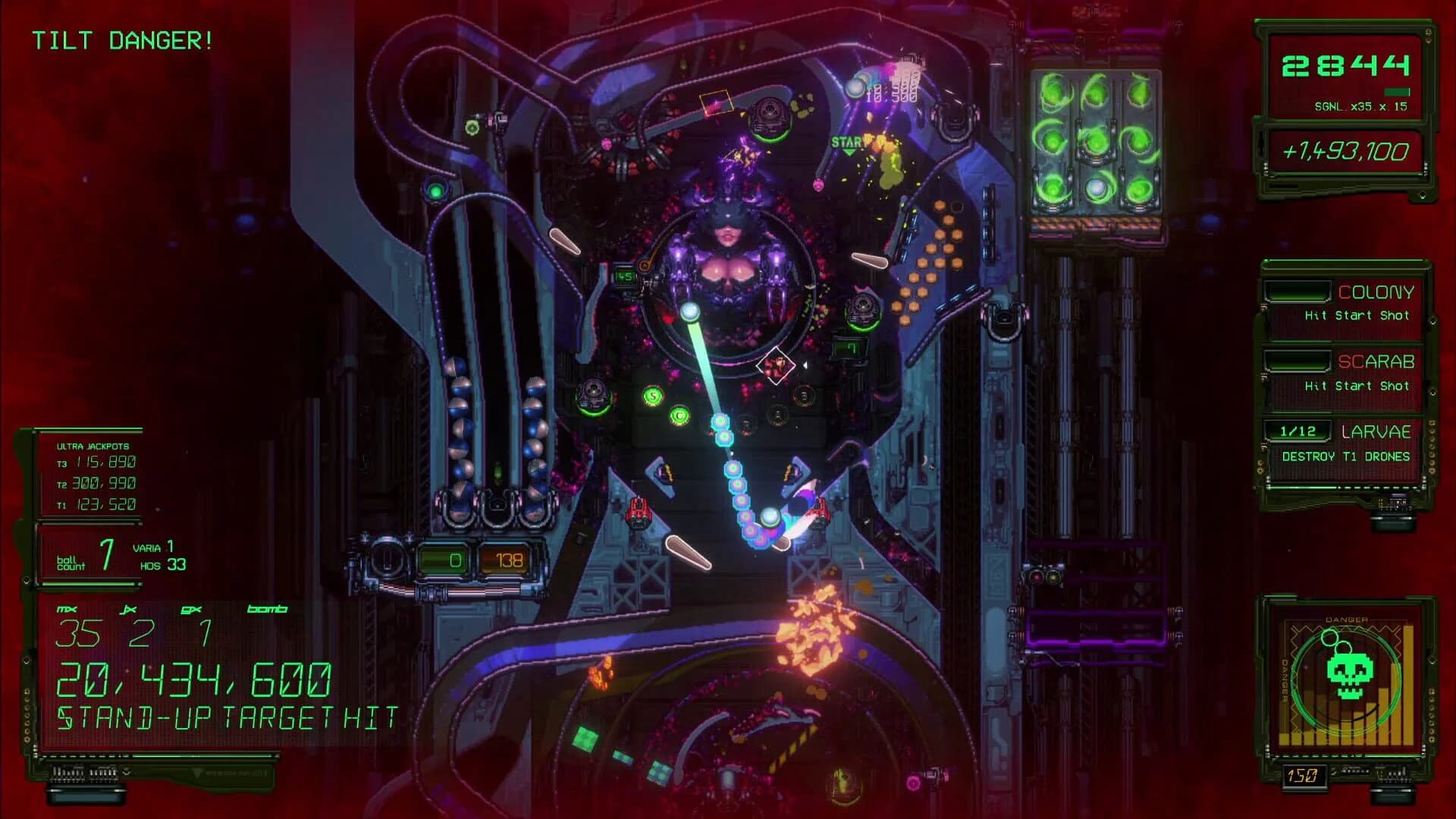Toggle the COLONY progress bar
This screenshot has height=819, width=1456.
coord(1298,292)
